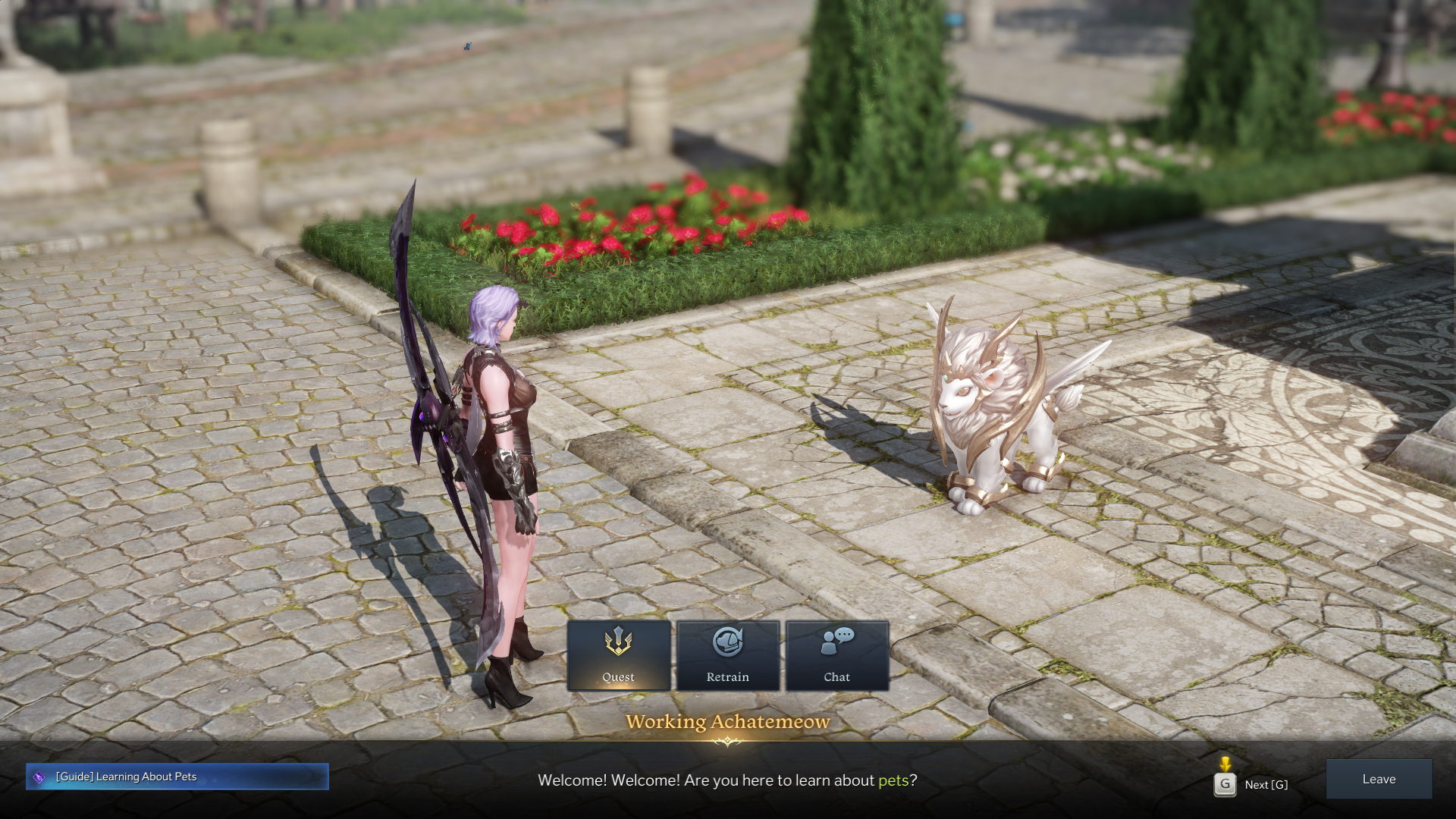
Task: Click the highlighted pets keyword link
Action: click(x=893, y=780)
